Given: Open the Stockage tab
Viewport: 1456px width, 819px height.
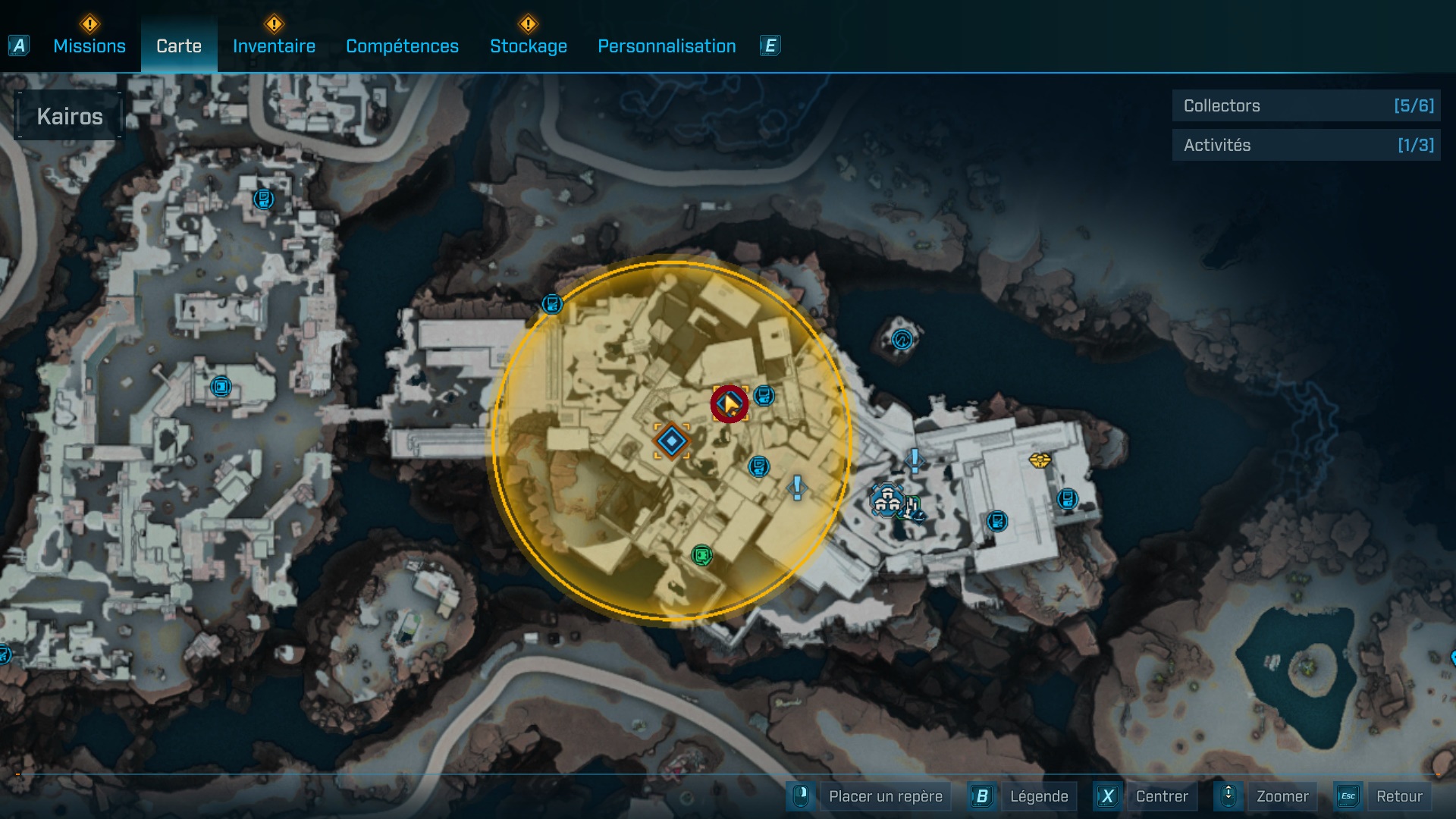Looking at the screenshot, I should [528, 46].
